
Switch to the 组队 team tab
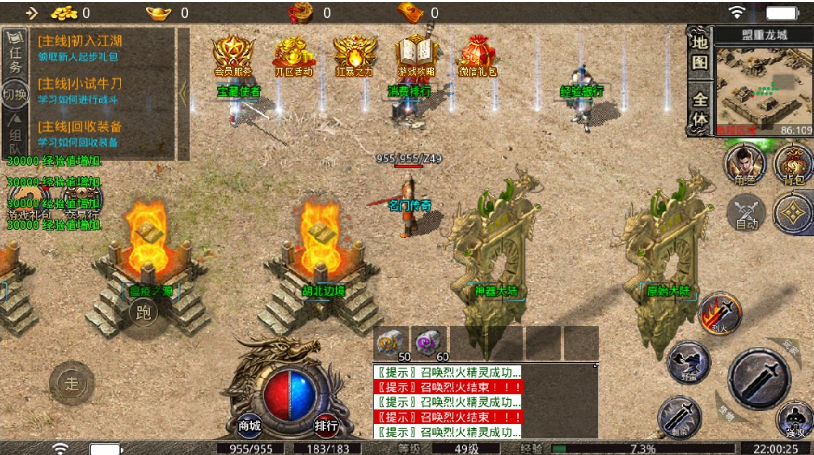15,140
